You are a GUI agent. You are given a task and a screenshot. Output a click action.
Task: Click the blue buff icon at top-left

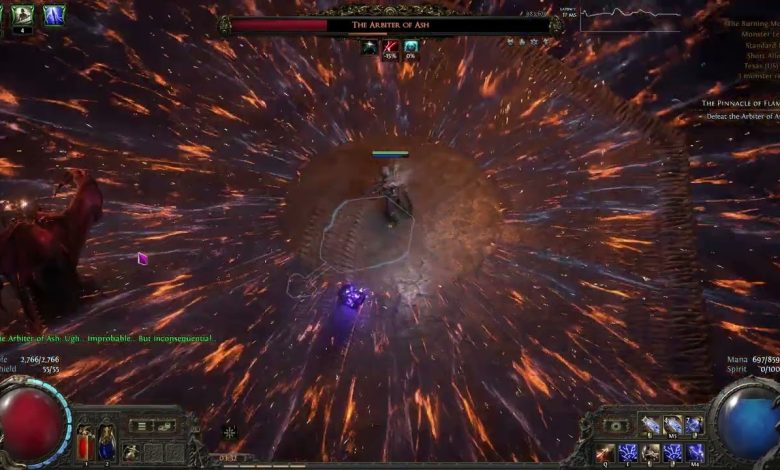tap(53, 15)
